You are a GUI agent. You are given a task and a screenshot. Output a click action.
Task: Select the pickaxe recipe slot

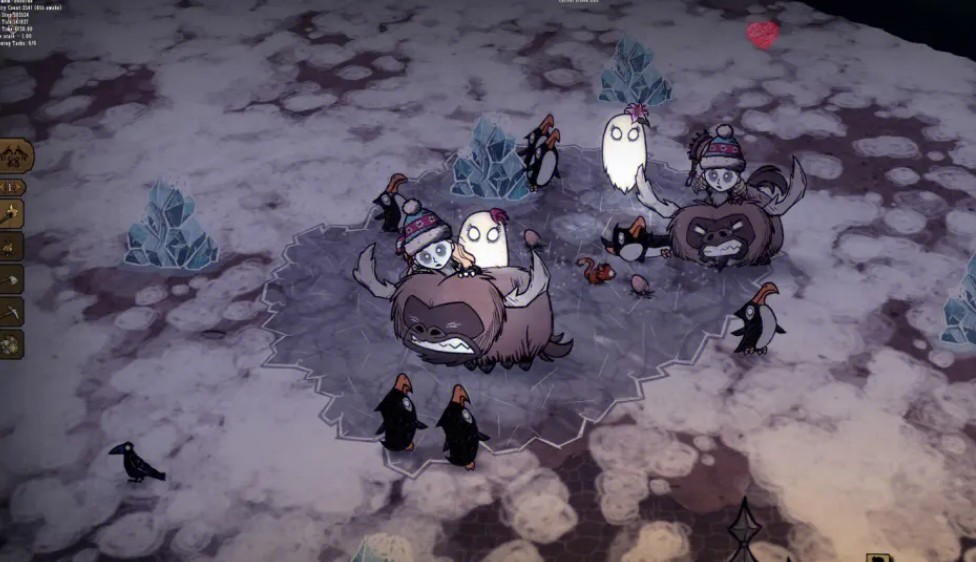(11, 312)
